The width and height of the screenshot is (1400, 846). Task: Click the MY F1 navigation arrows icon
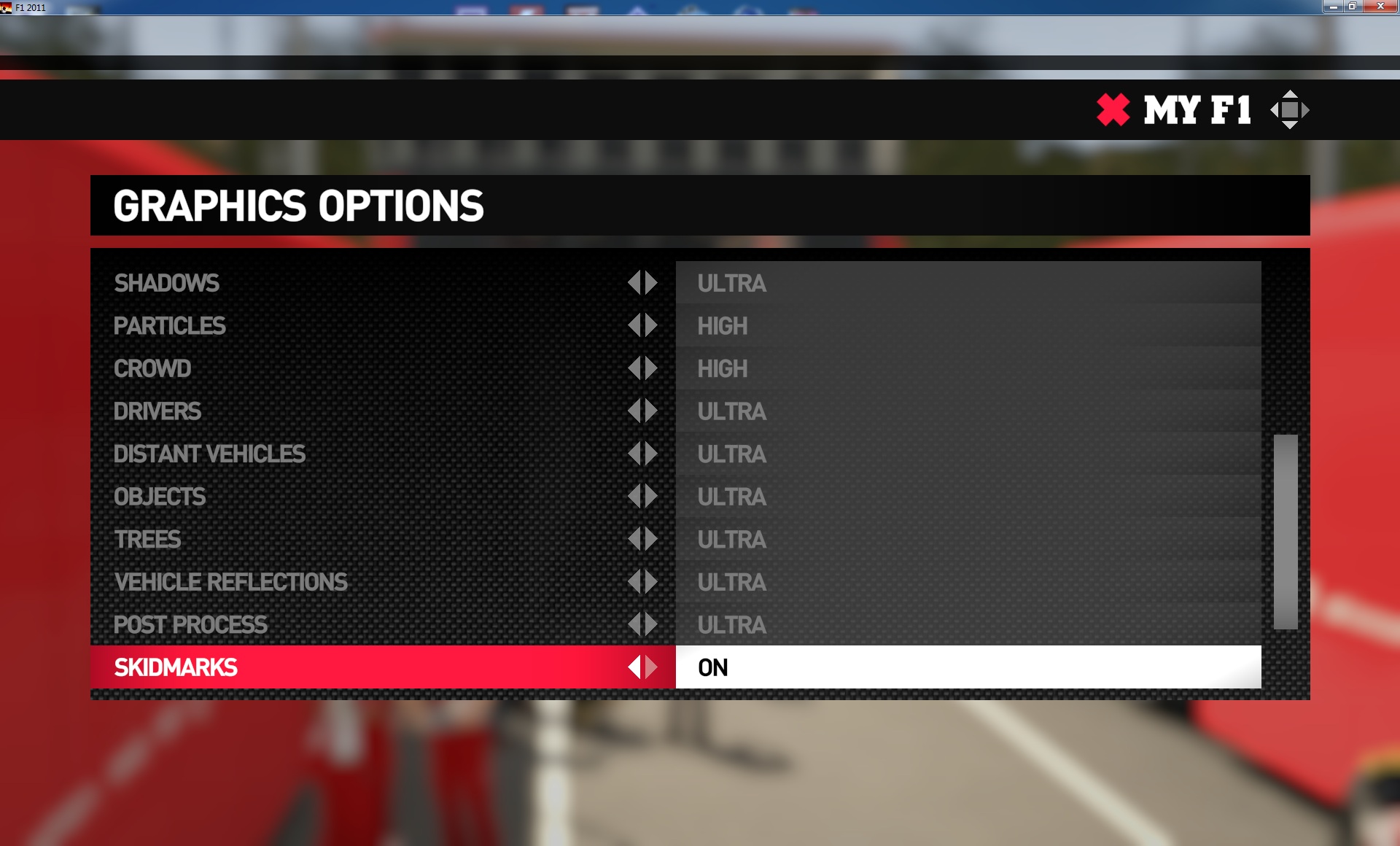point(1289,110)
